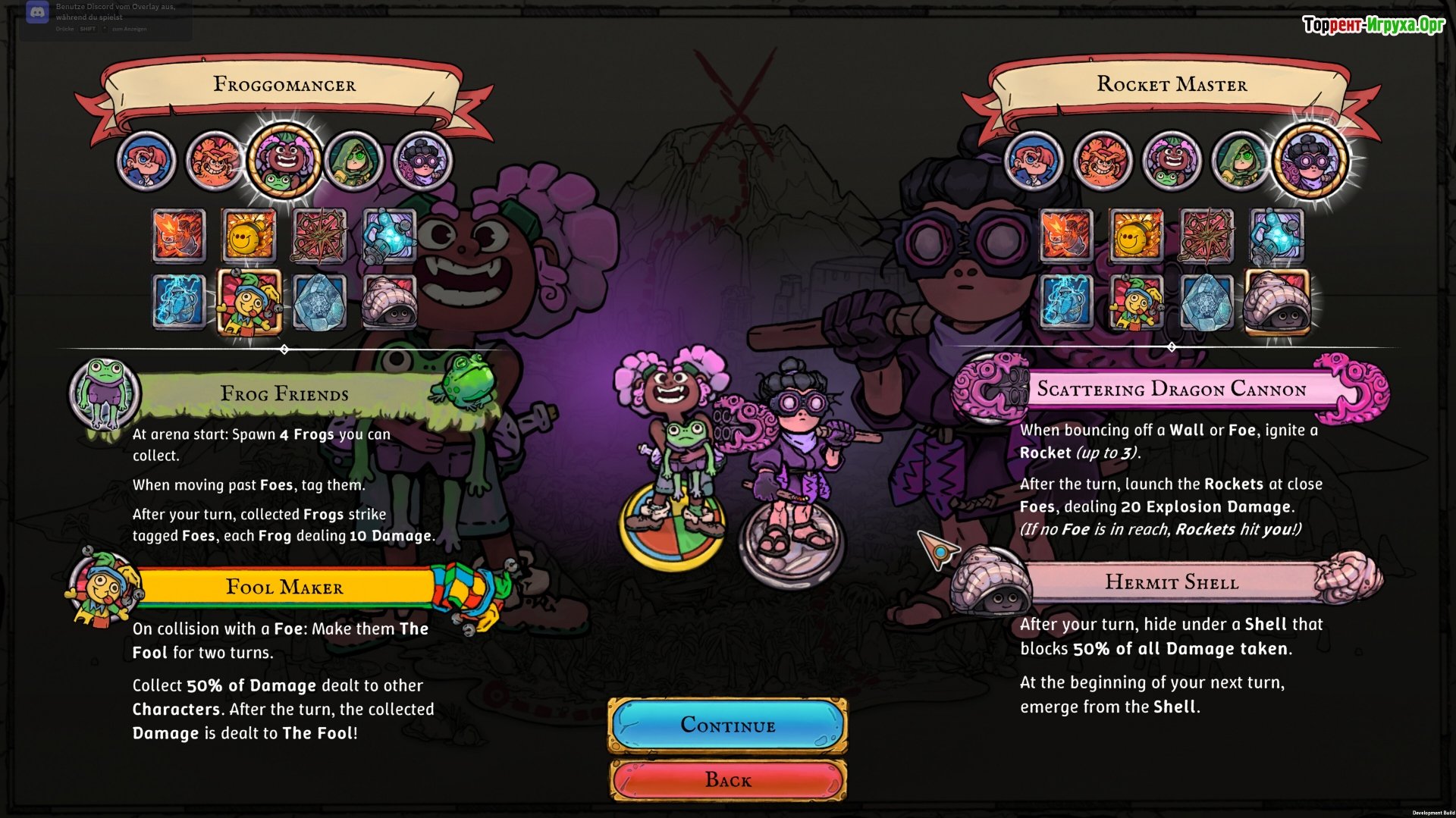Continue with the chosen characters
Viewport: 1456px width, 818px height.
pyautogui.click(x=727, y=725)
